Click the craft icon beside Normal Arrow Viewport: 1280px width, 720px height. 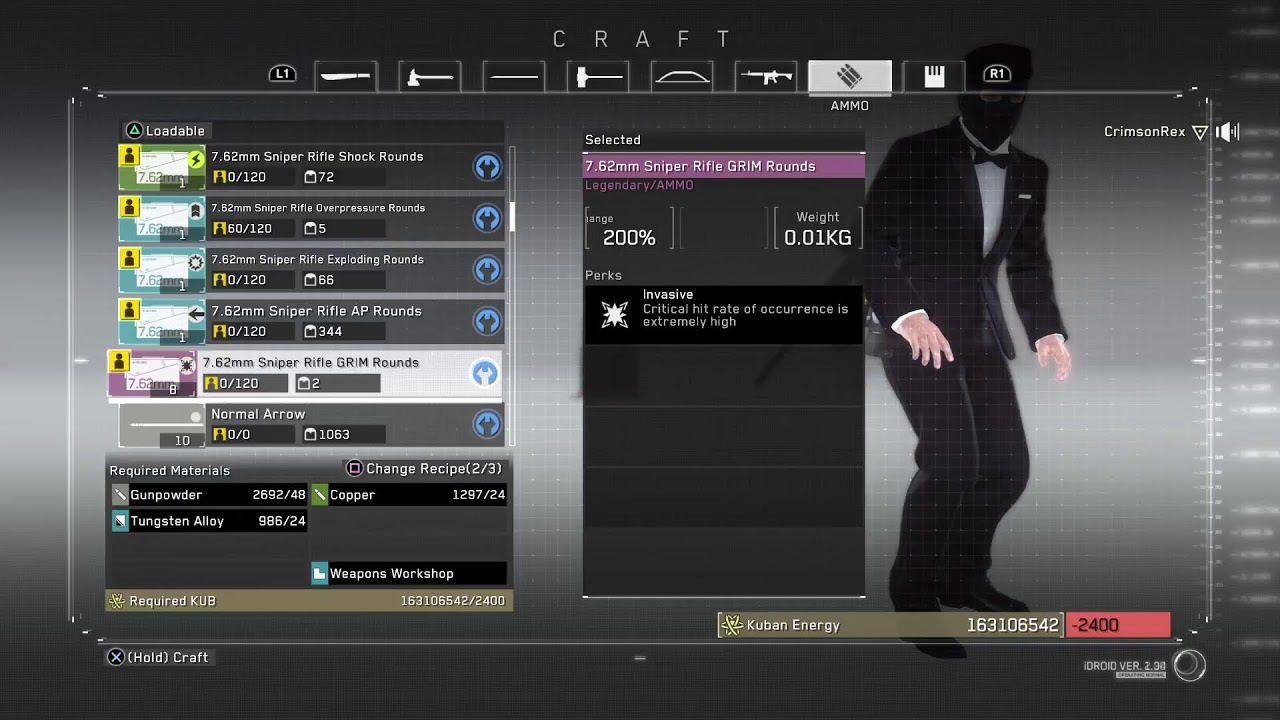tap(487, 425)
